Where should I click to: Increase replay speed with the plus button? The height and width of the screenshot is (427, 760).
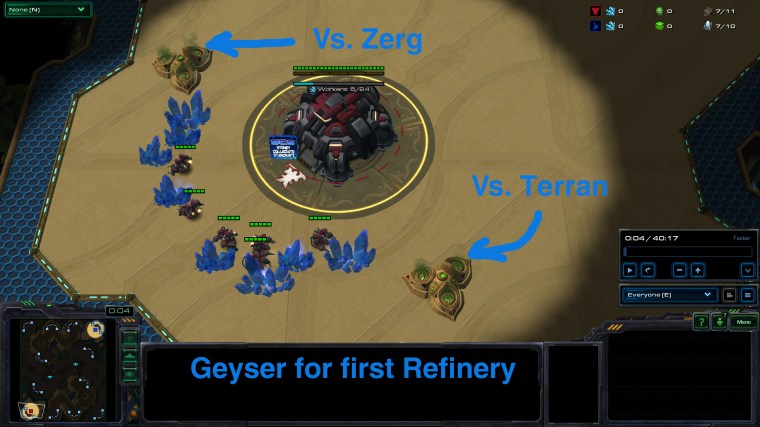[698, 270]
